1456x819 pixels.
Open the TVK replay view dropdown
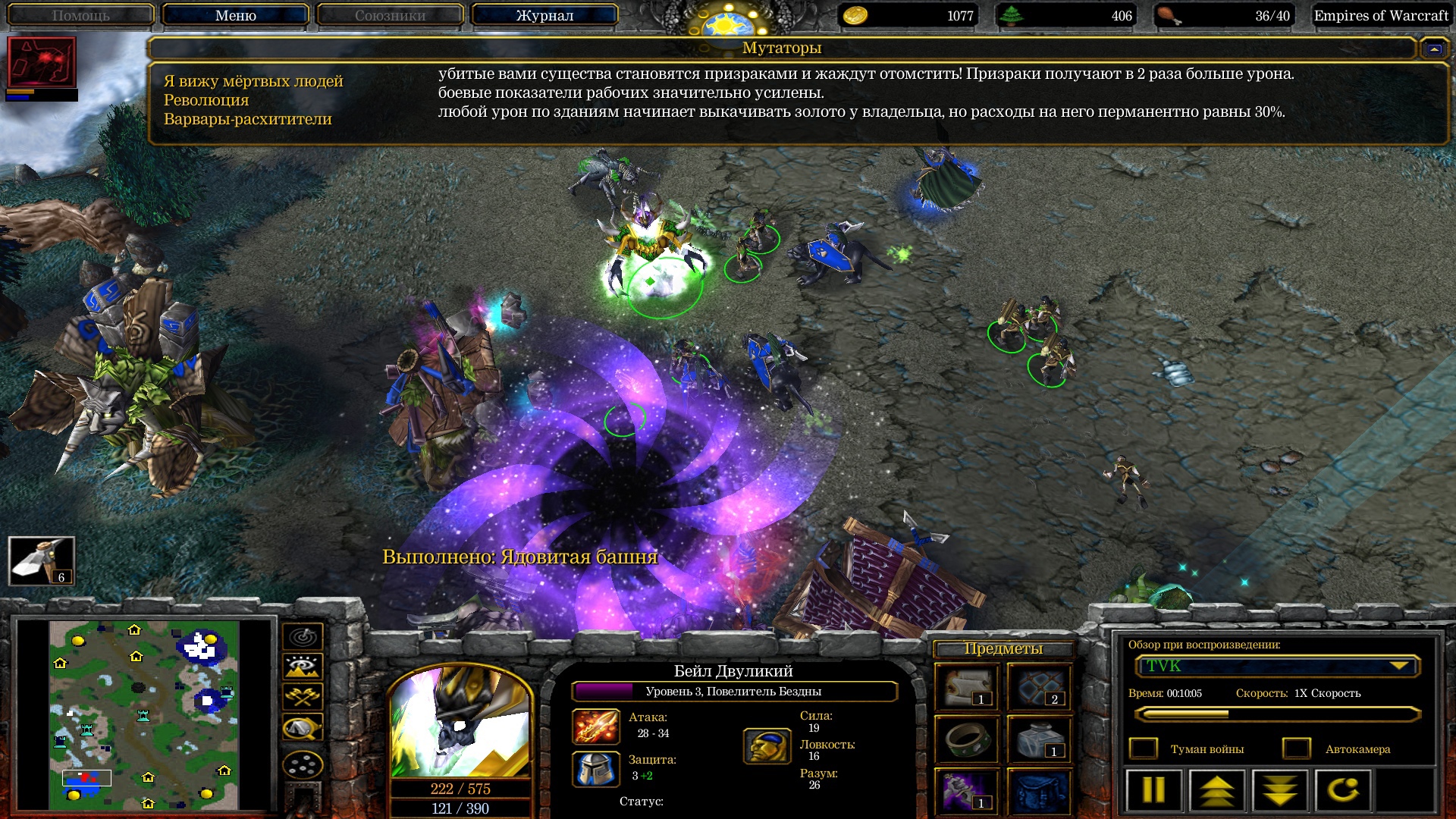(x=1277, y=667)
